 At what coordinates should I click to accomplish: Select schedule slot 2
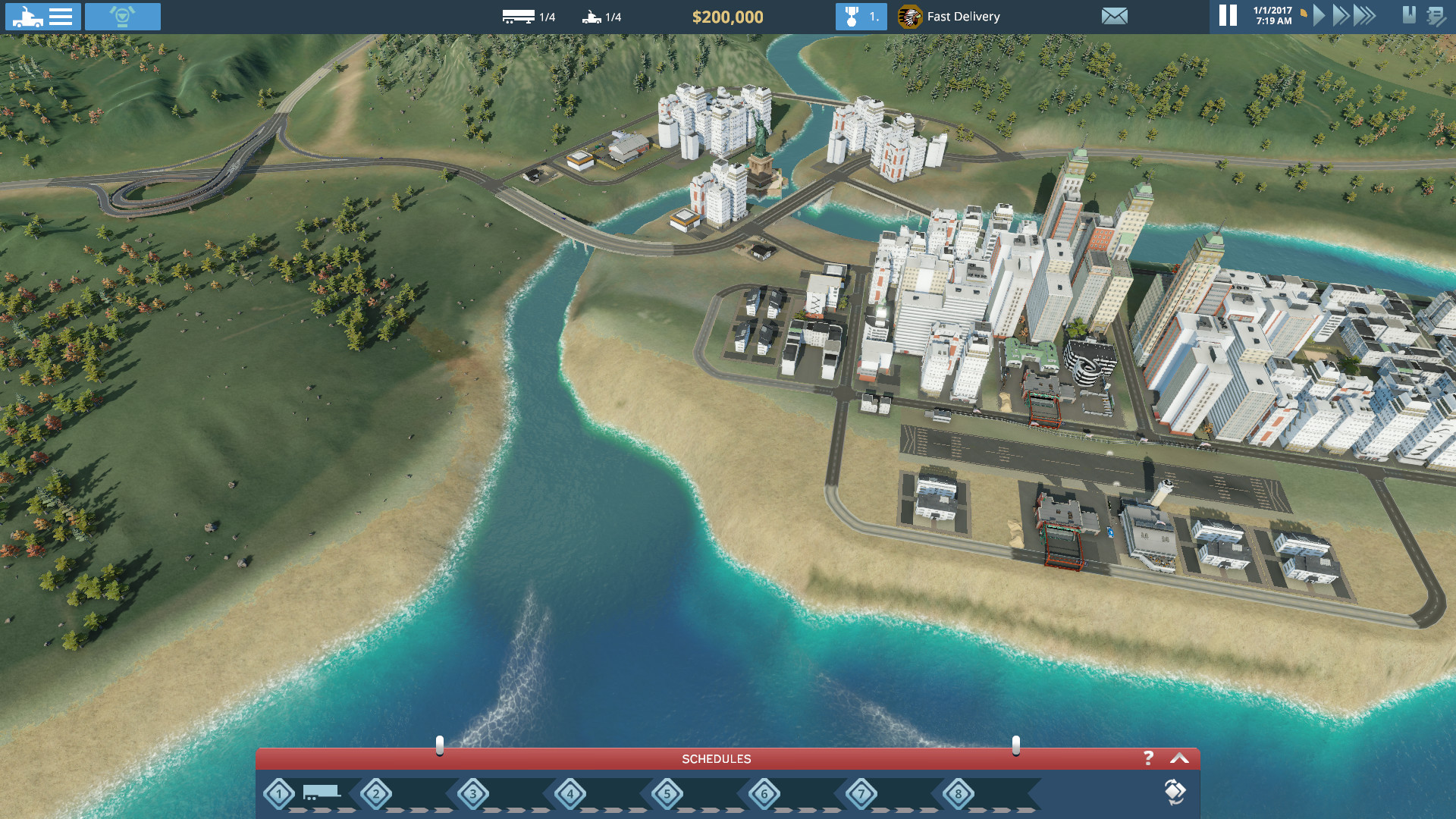click(x=376, y=794)
